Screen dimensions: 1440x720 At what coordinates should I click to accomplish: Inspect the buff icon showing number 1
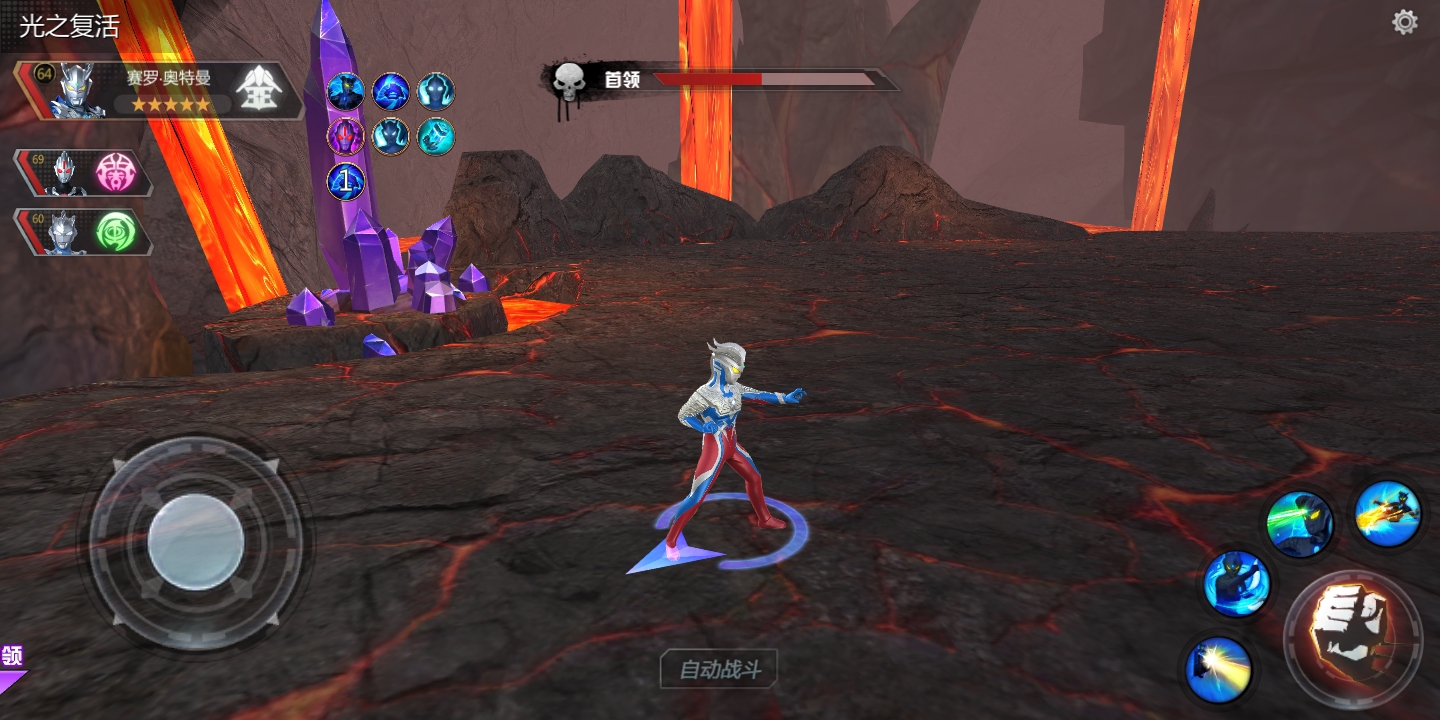346,181
